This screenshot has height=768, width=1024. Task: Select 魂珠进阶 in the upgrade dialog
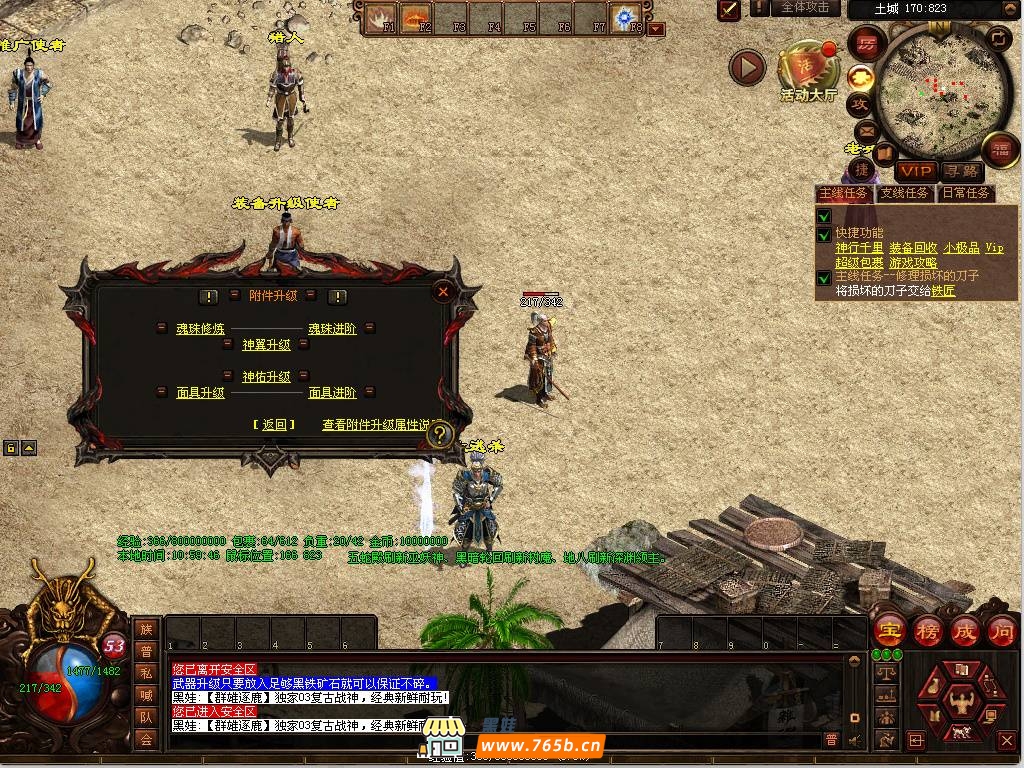(x=332, y=329)
